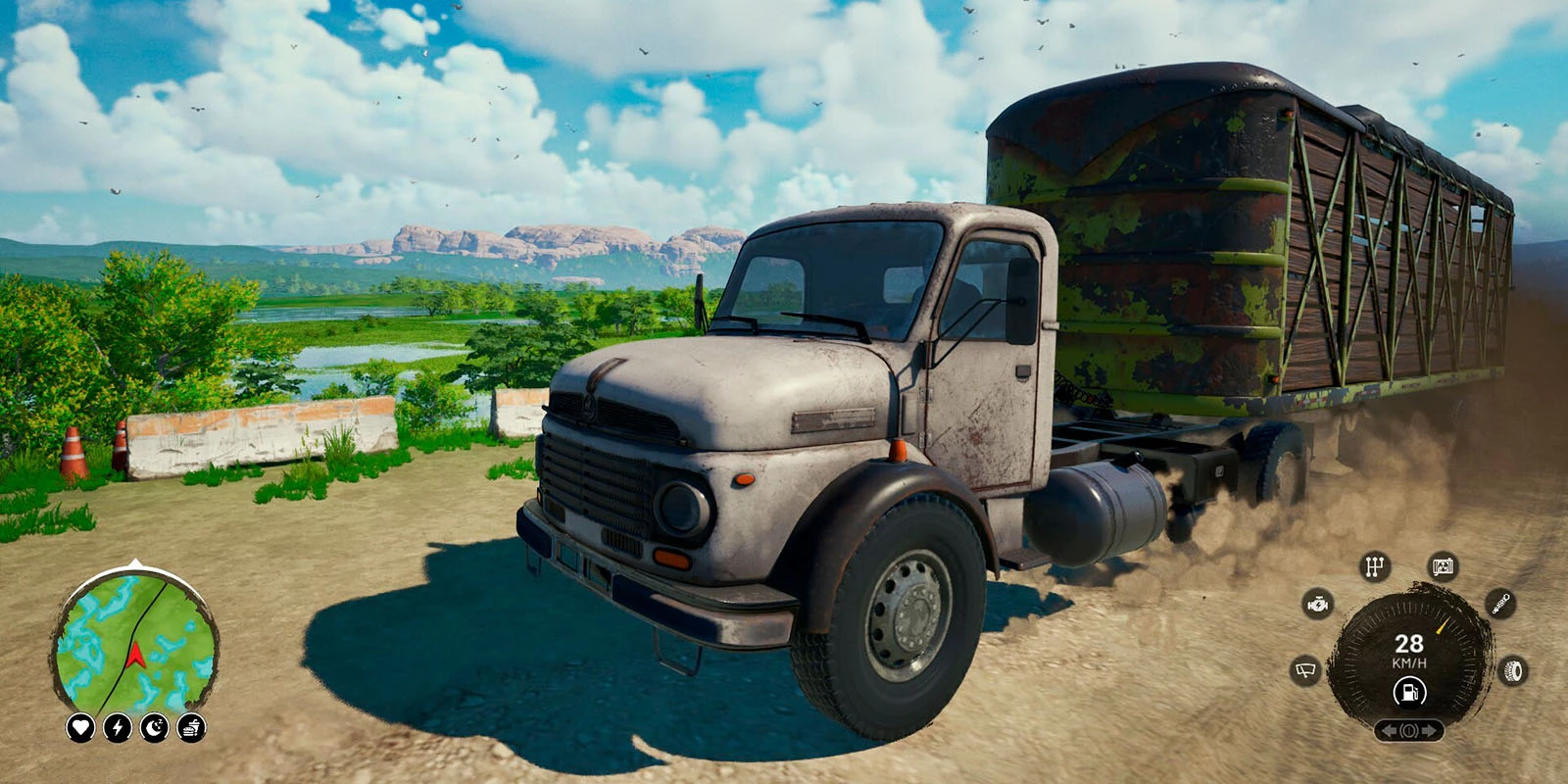Check the tire condition icon

(x=1514, y=671)
